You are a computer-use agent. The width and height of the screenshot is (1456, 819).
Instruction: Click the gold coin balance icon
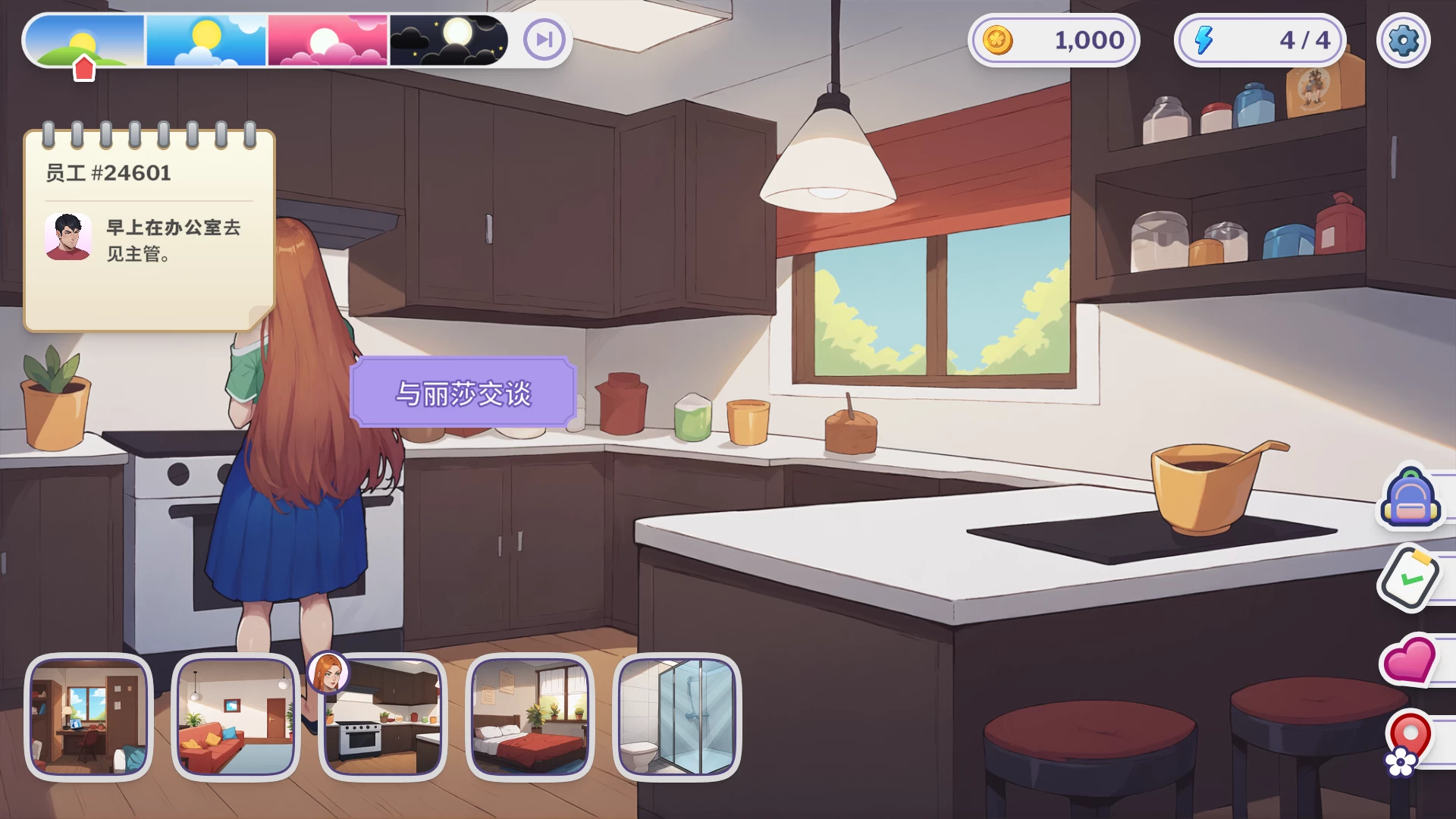[x=997, y=40]
